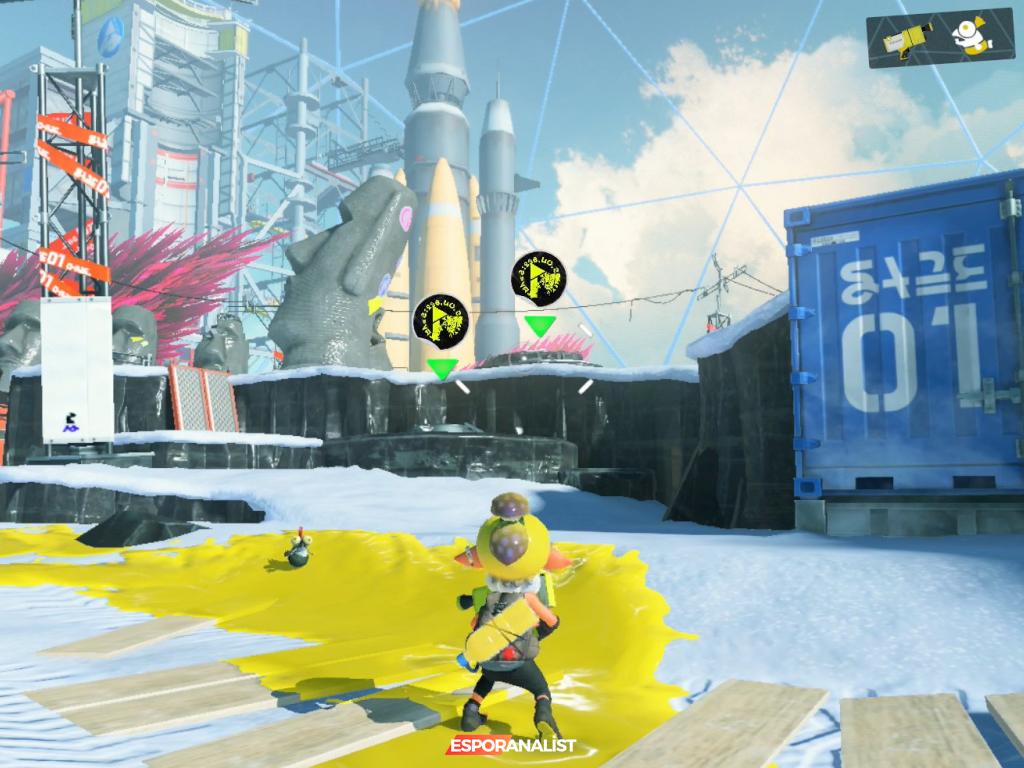Image resolution: width=1024 pixels, height=768 pixels.
Task: Choose the sticker marker in front of the grey rocket
Action: pos(539,279)
